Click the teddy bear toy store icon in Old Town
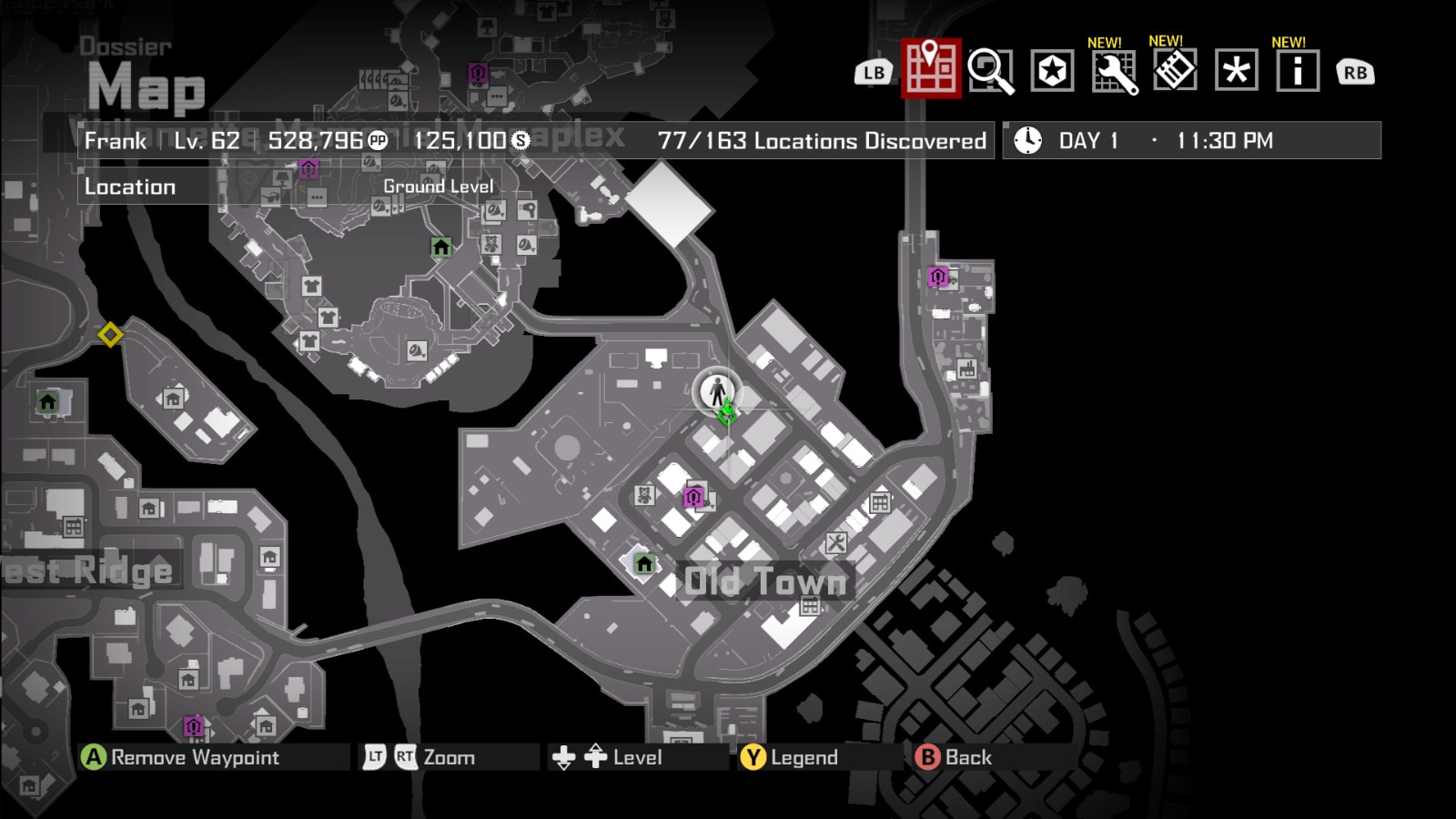Viewport: 1456px width, 819px height. (x=645, y=493)
